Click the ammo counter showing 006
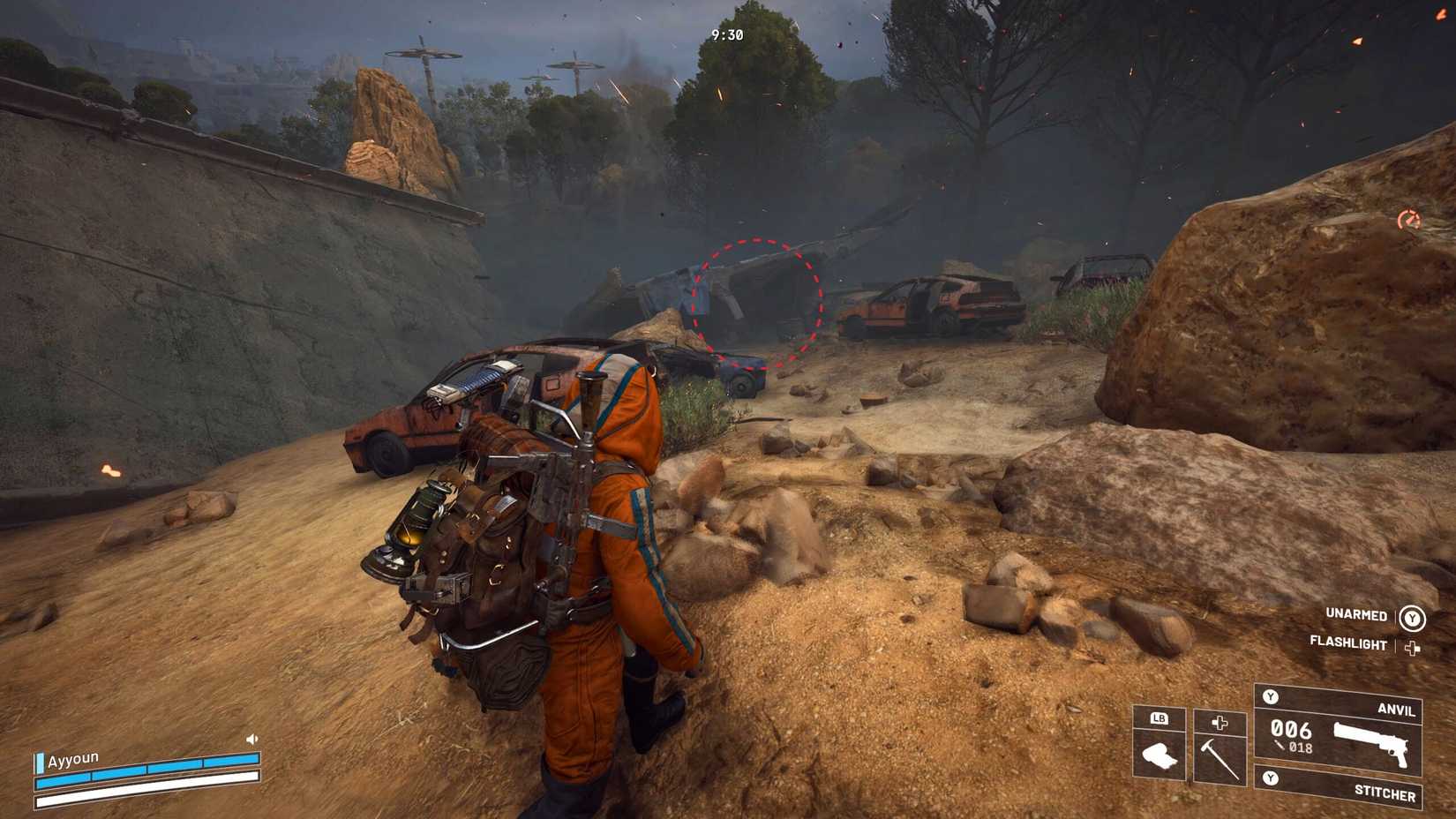The image size is (1456, 819). pyautogui.click(x=1291, y=731)
